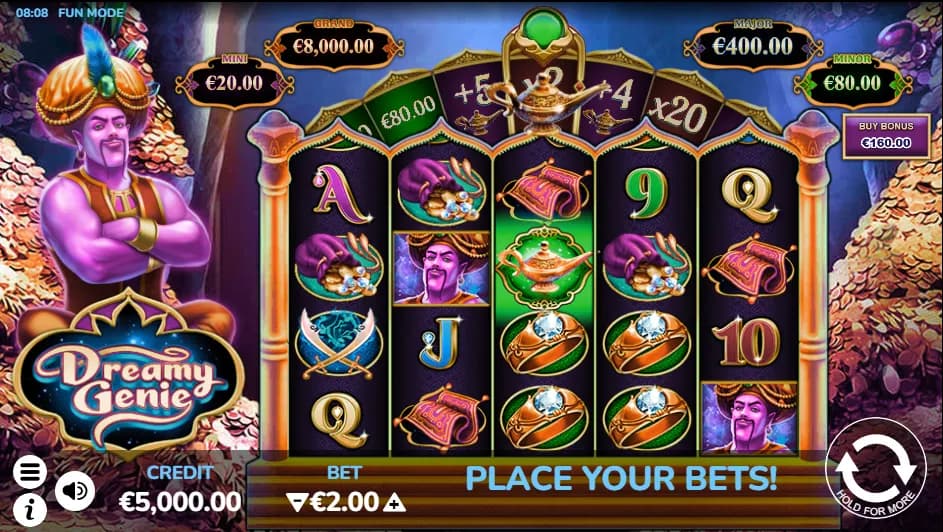Toggle the sound speaker icon
Viewport: 943px width, 532px height.
pyautogui.click(x=74, y=490)
